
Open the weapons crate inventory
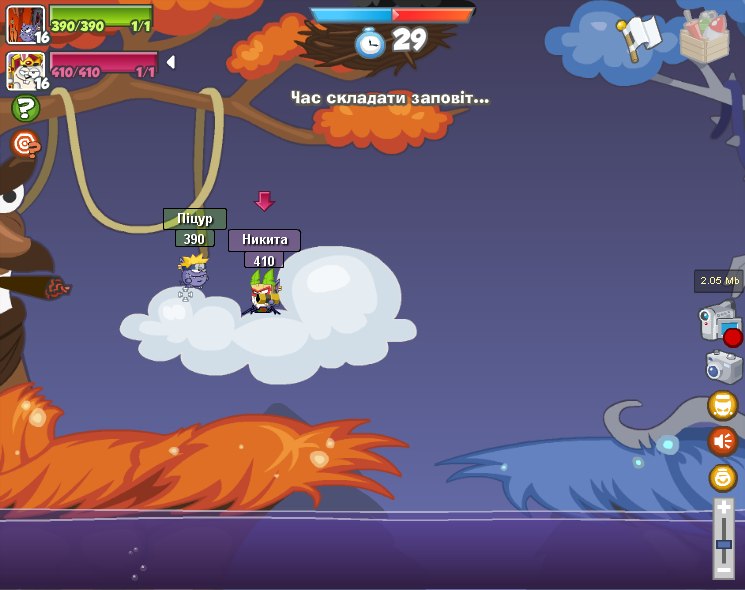(x=704, y=37)
